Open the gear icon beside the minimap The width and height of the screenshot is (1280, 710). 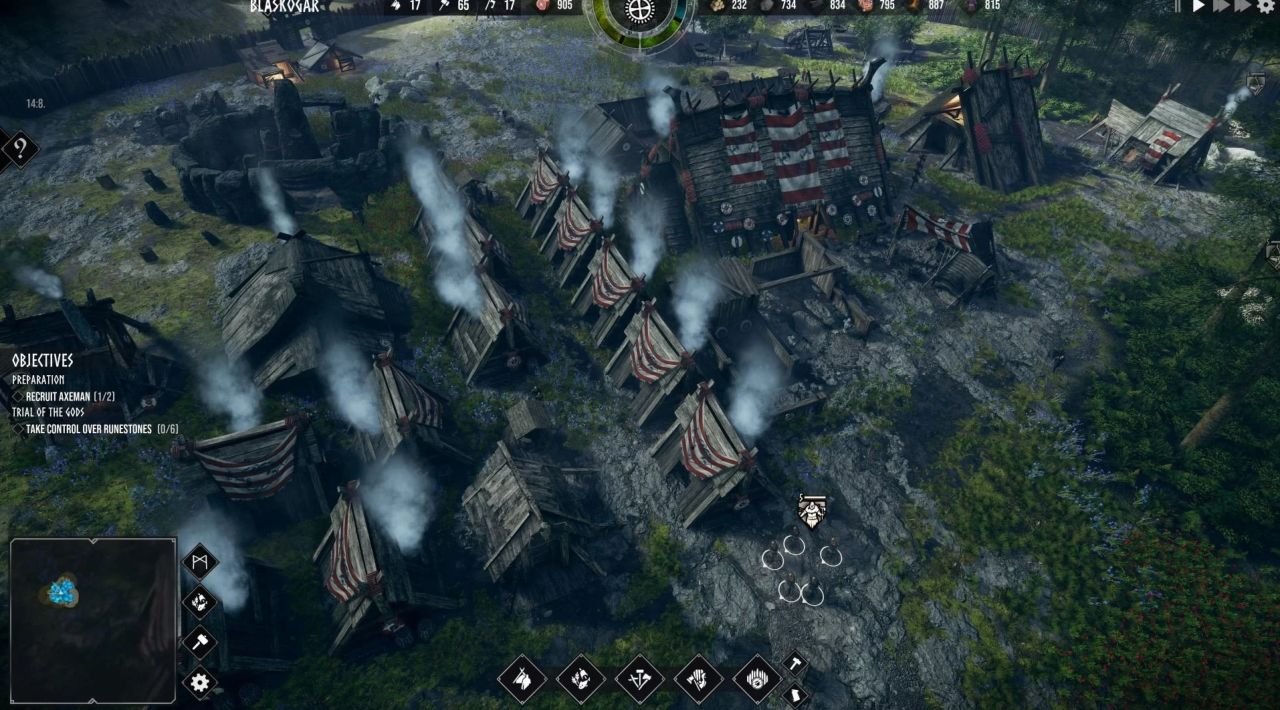(x=200, y=683)
